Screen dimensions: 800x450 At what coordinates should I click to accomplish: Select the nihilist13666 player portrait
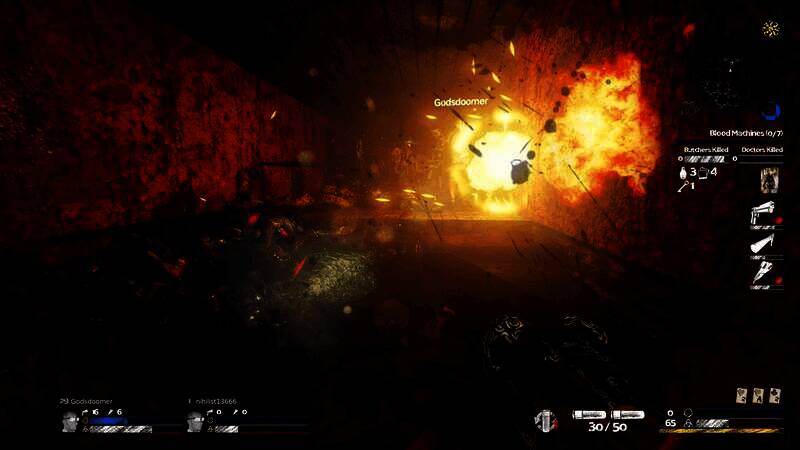[x=196, y=422]
